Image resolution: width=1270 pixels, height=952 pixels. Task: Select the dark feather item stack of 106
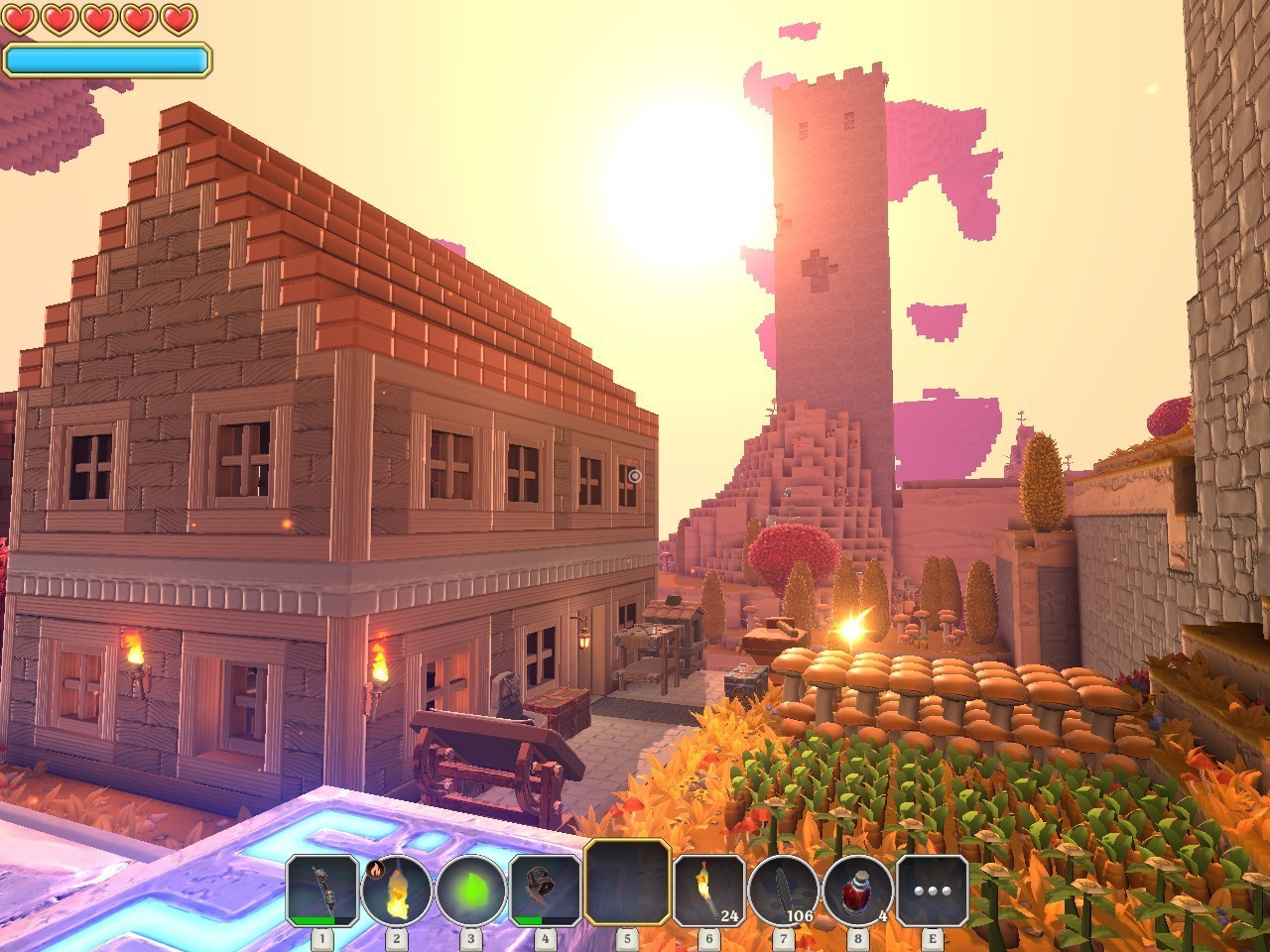pyautogui.click(x=783, y=890)
